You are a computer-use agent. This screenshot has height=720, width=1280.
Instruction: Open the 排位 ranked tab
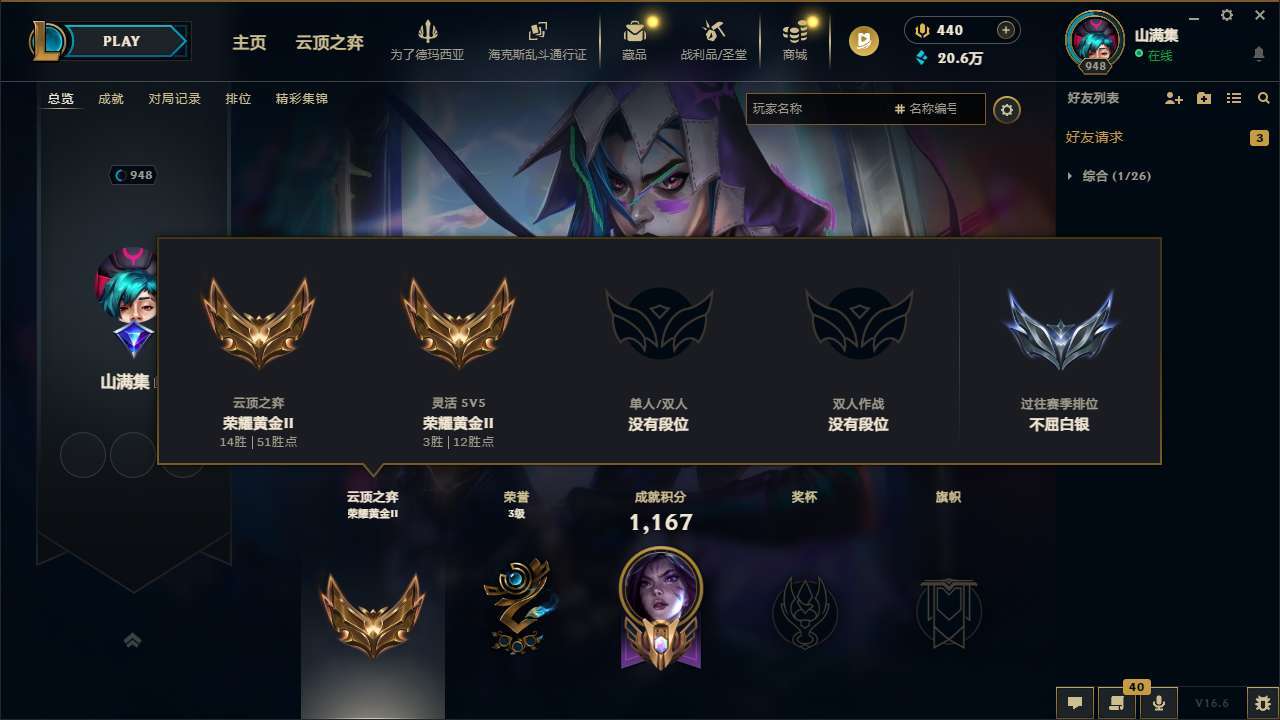(x=238, y=99)
